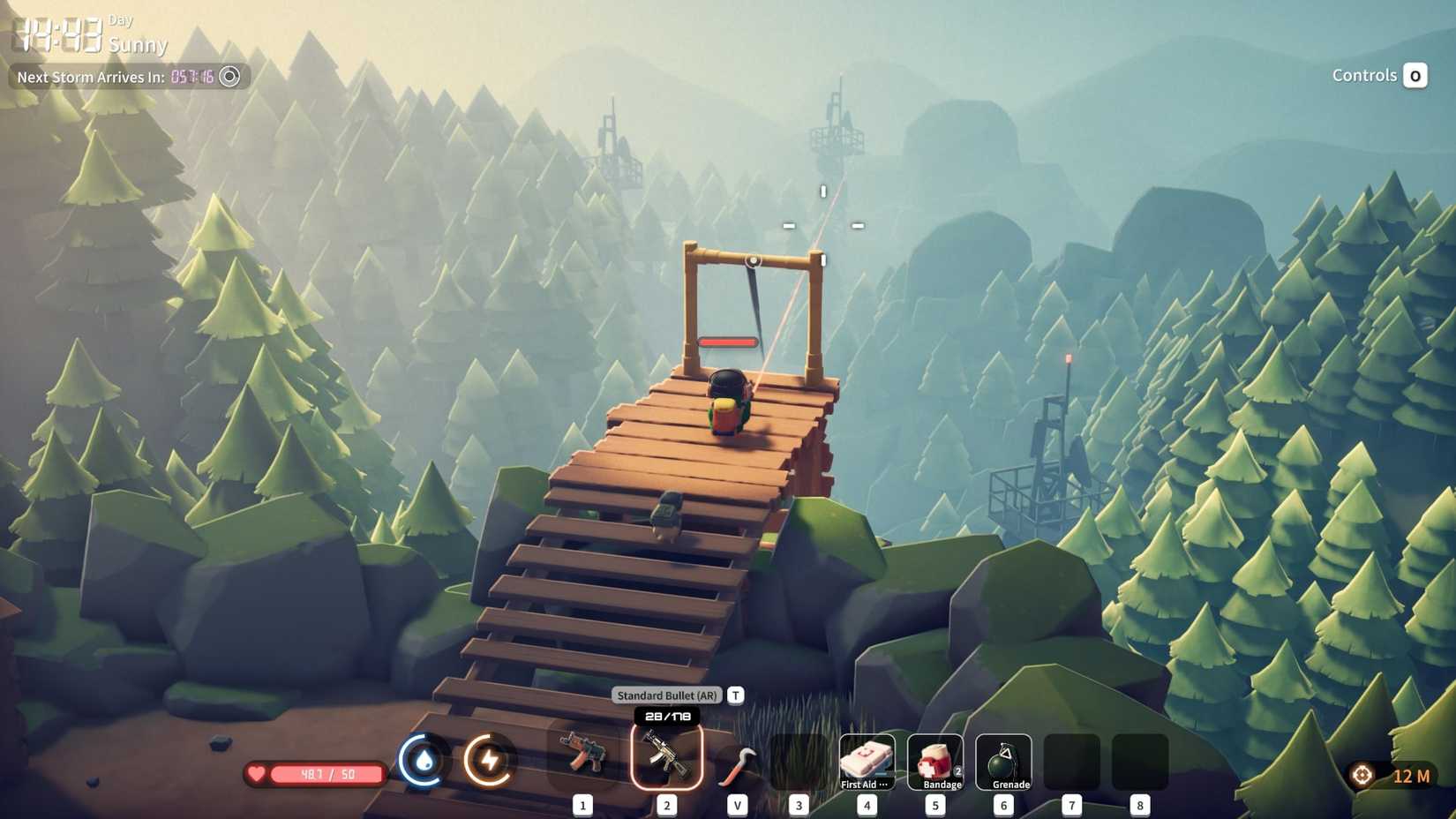Select the rifle in hotbar slot 1

[584, 760]
